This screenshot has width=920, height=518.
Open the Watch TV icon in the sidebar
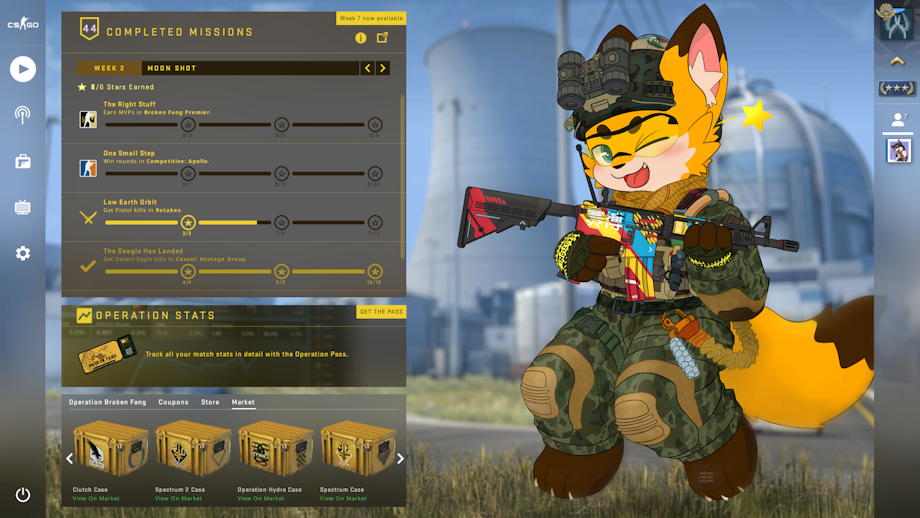click(23, 208)
